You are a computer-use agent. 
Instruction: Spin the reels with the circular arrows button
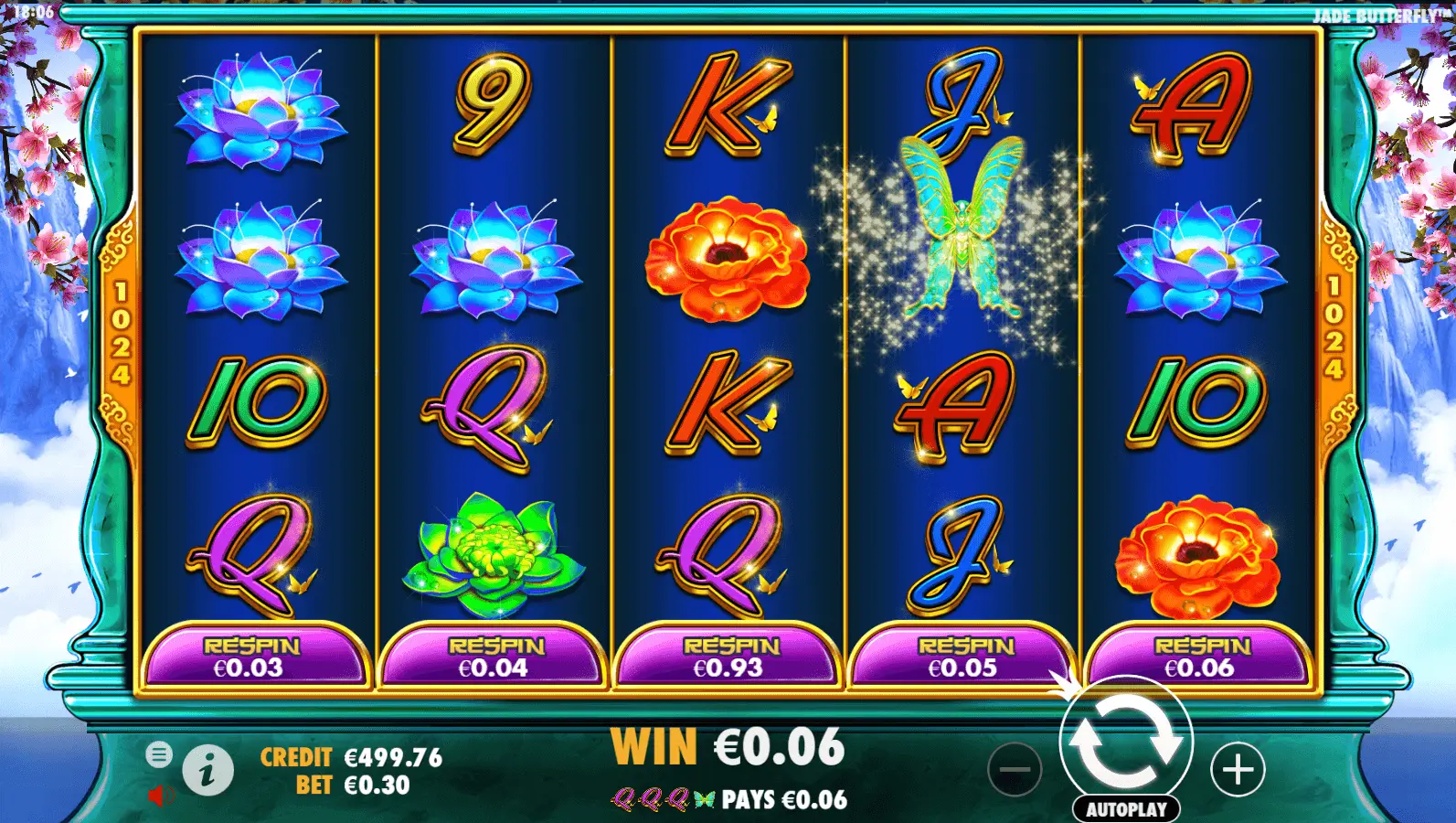(1126, 742)
